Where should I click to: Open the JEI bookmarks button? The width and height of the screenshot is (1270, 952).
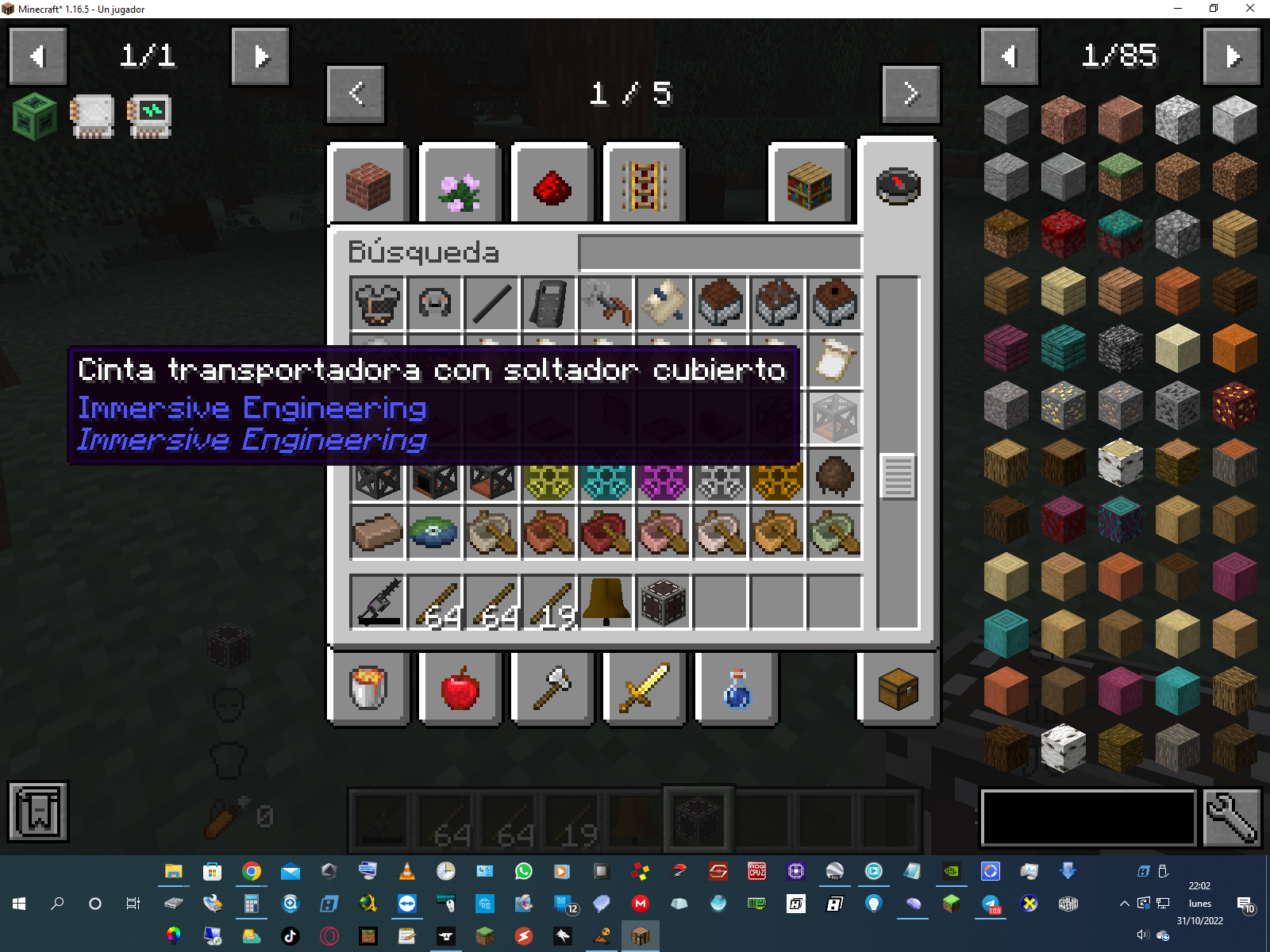pos(38,812)
